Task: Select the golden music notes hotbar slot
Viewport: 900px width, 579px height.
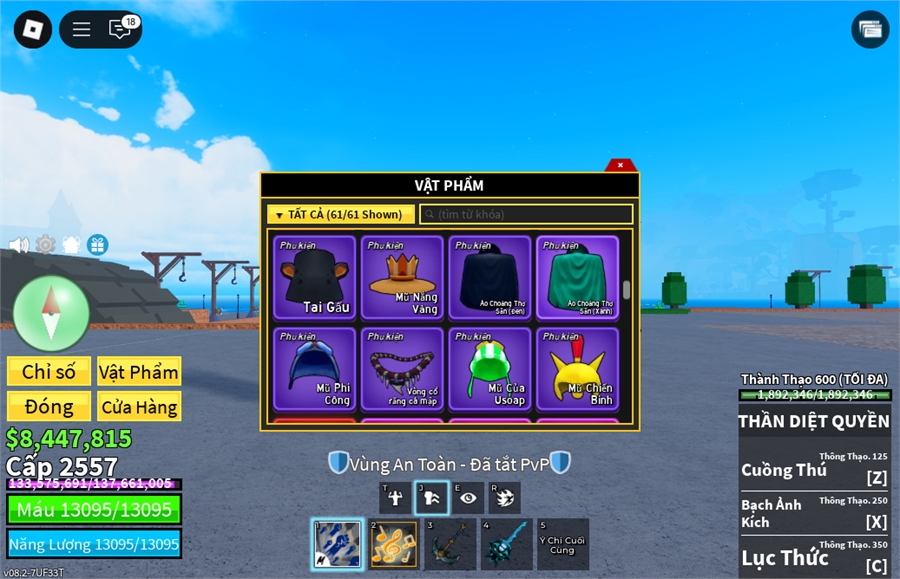Action: pyautogui.click(x=394, y=545)
